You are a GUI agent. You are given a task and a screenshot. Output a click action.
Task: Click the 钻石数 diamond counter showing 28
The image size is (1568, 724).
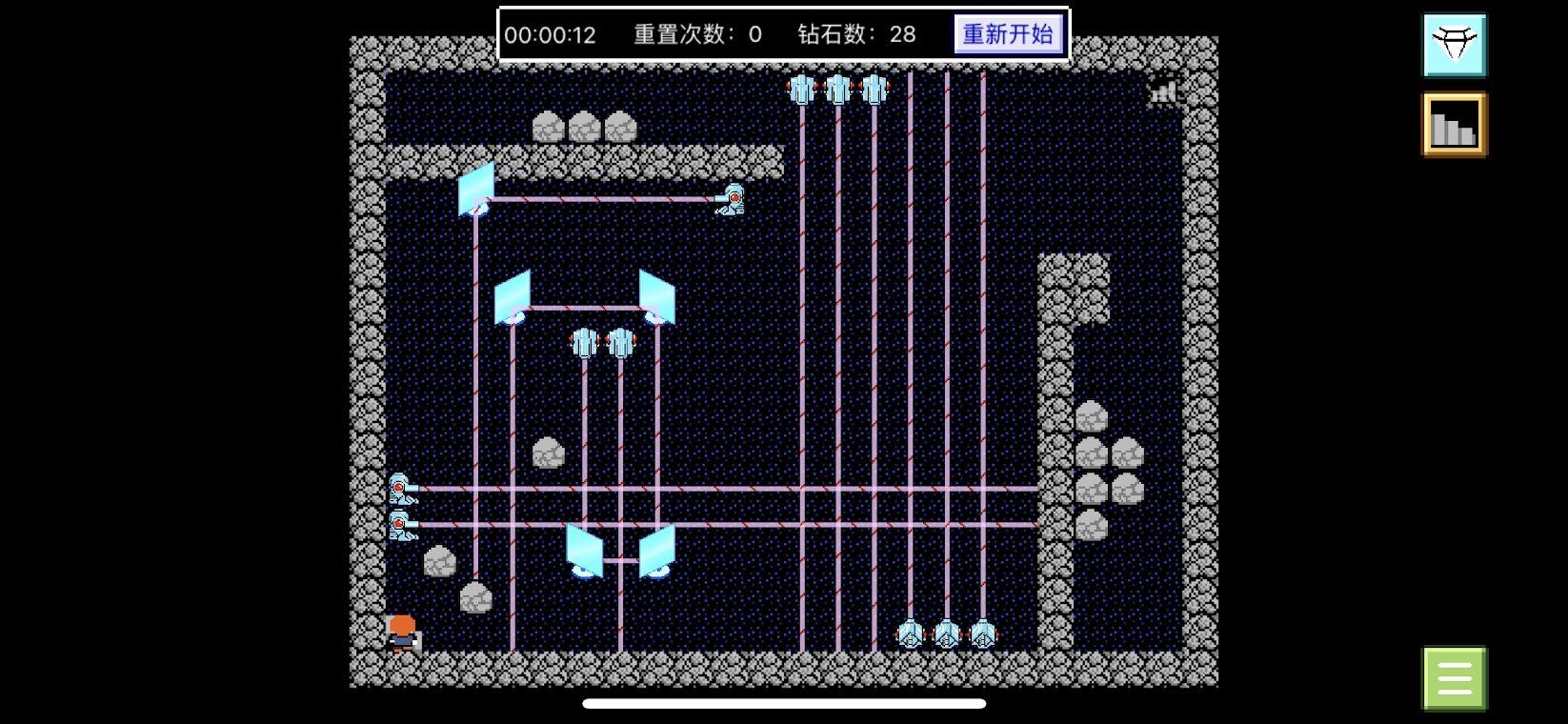point(853,34)
